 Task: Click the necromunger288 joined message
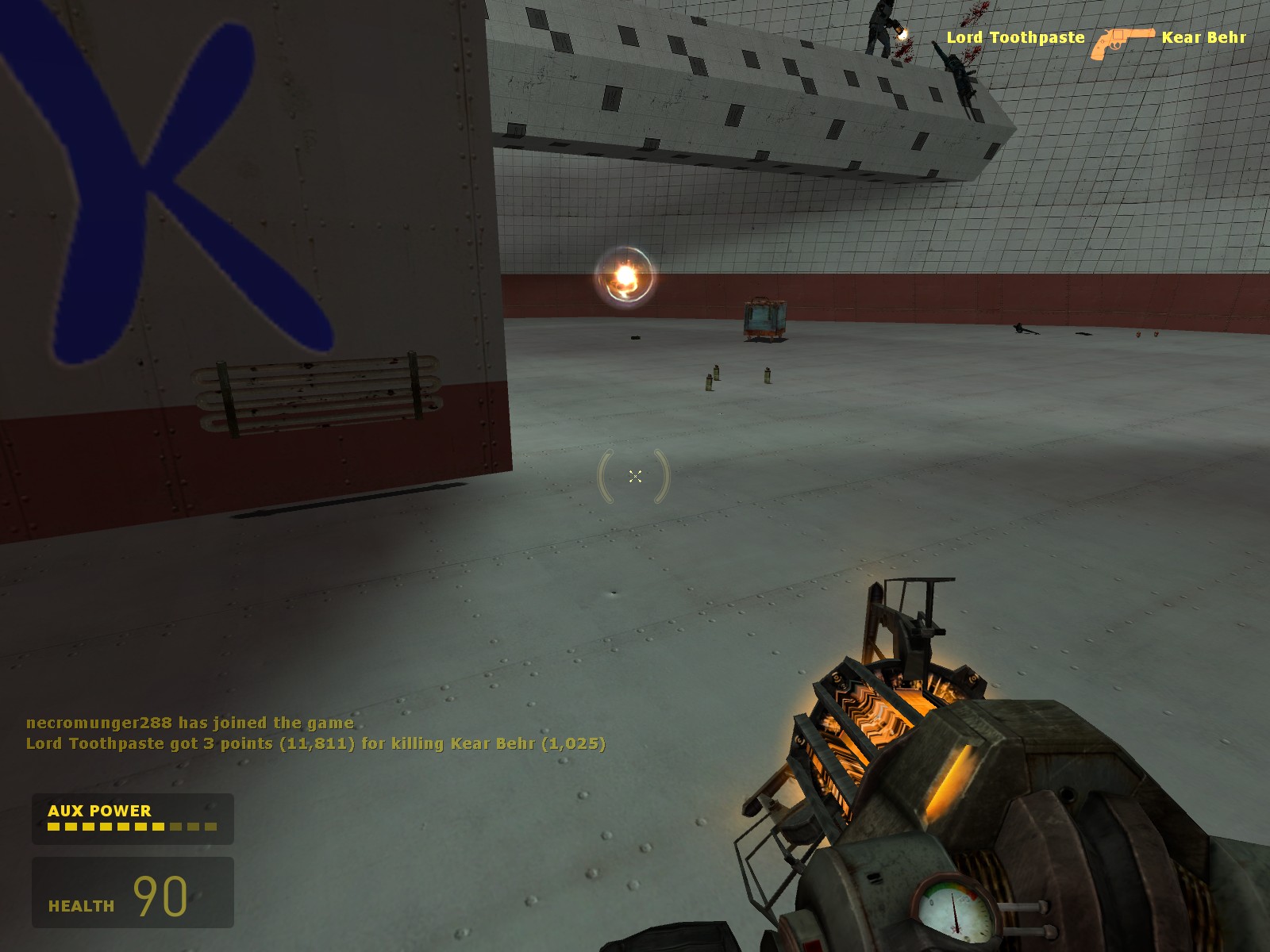[x=189, y=724]
